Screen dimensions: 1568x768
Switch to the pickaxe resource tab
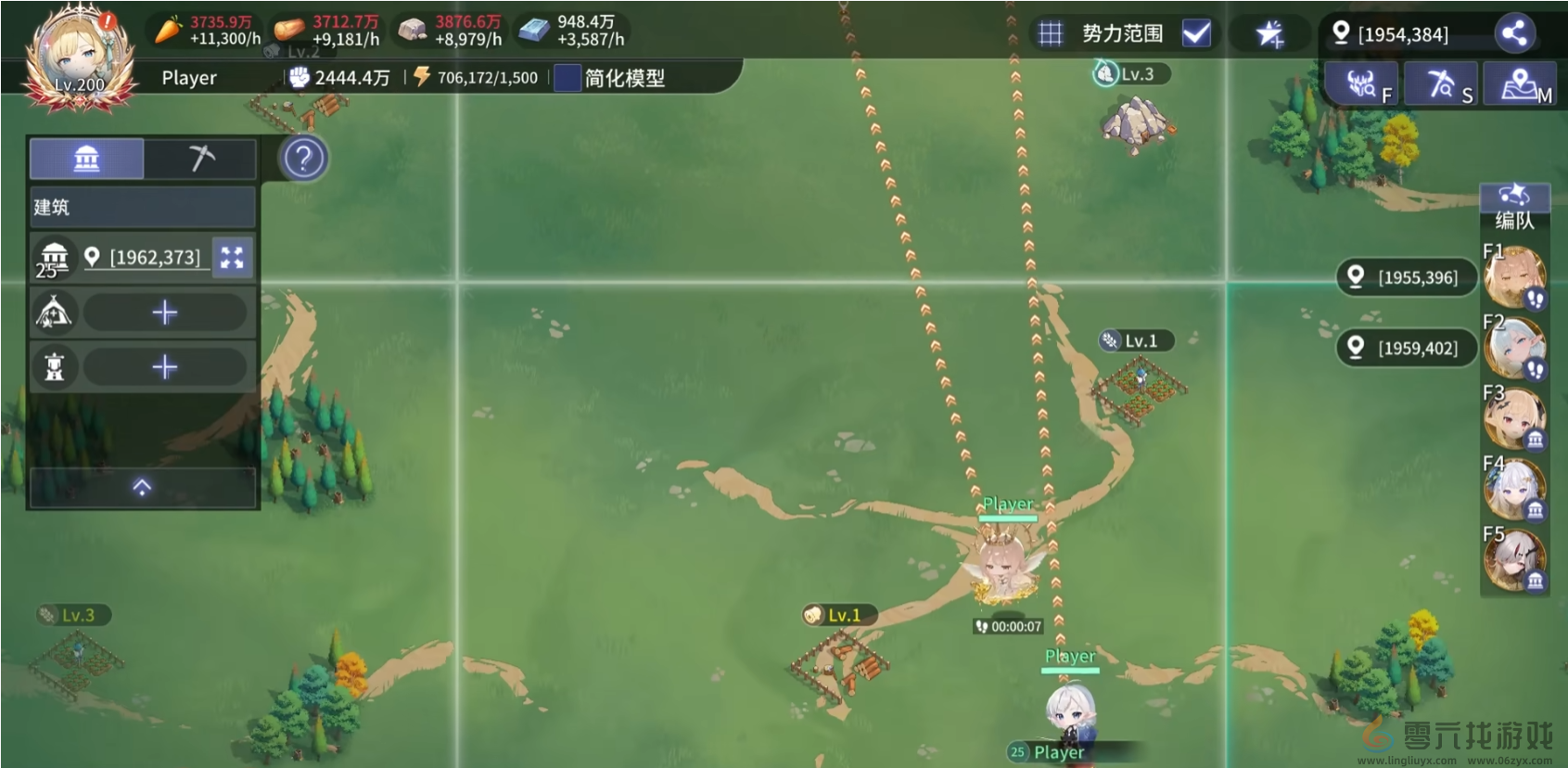pos(199,159)
